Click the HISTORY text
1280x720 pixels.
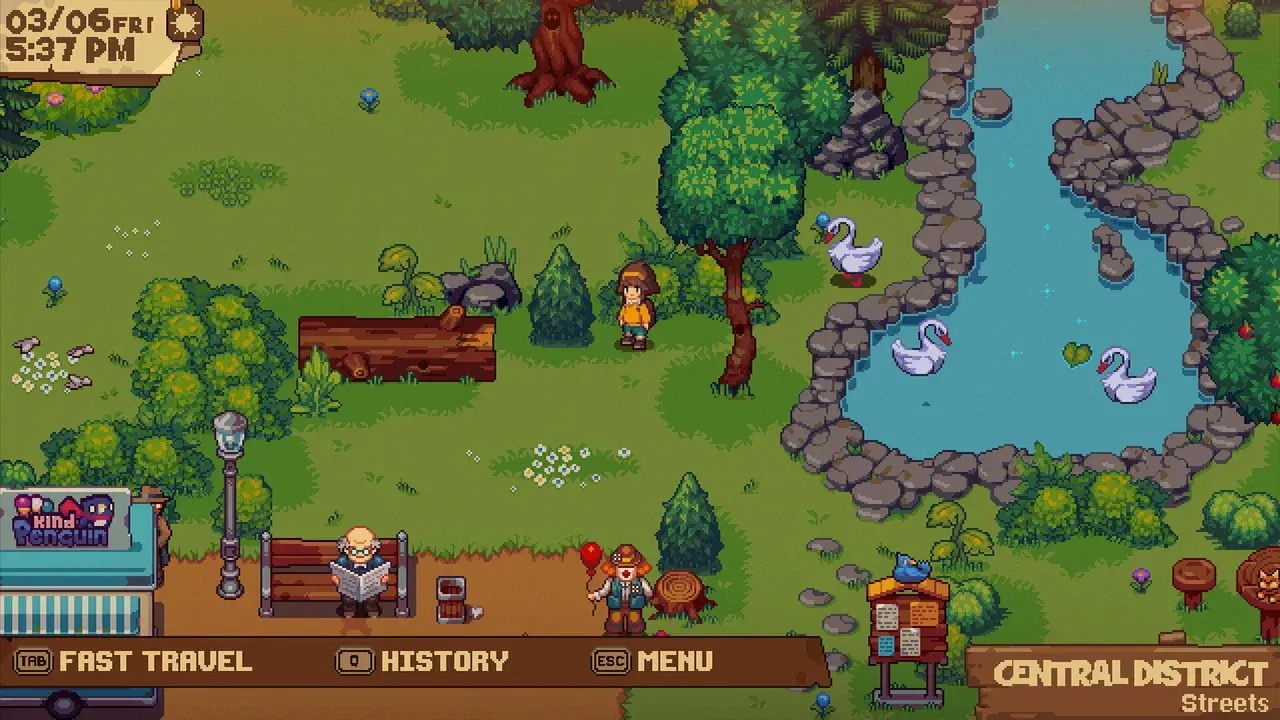tap(446, 661)
